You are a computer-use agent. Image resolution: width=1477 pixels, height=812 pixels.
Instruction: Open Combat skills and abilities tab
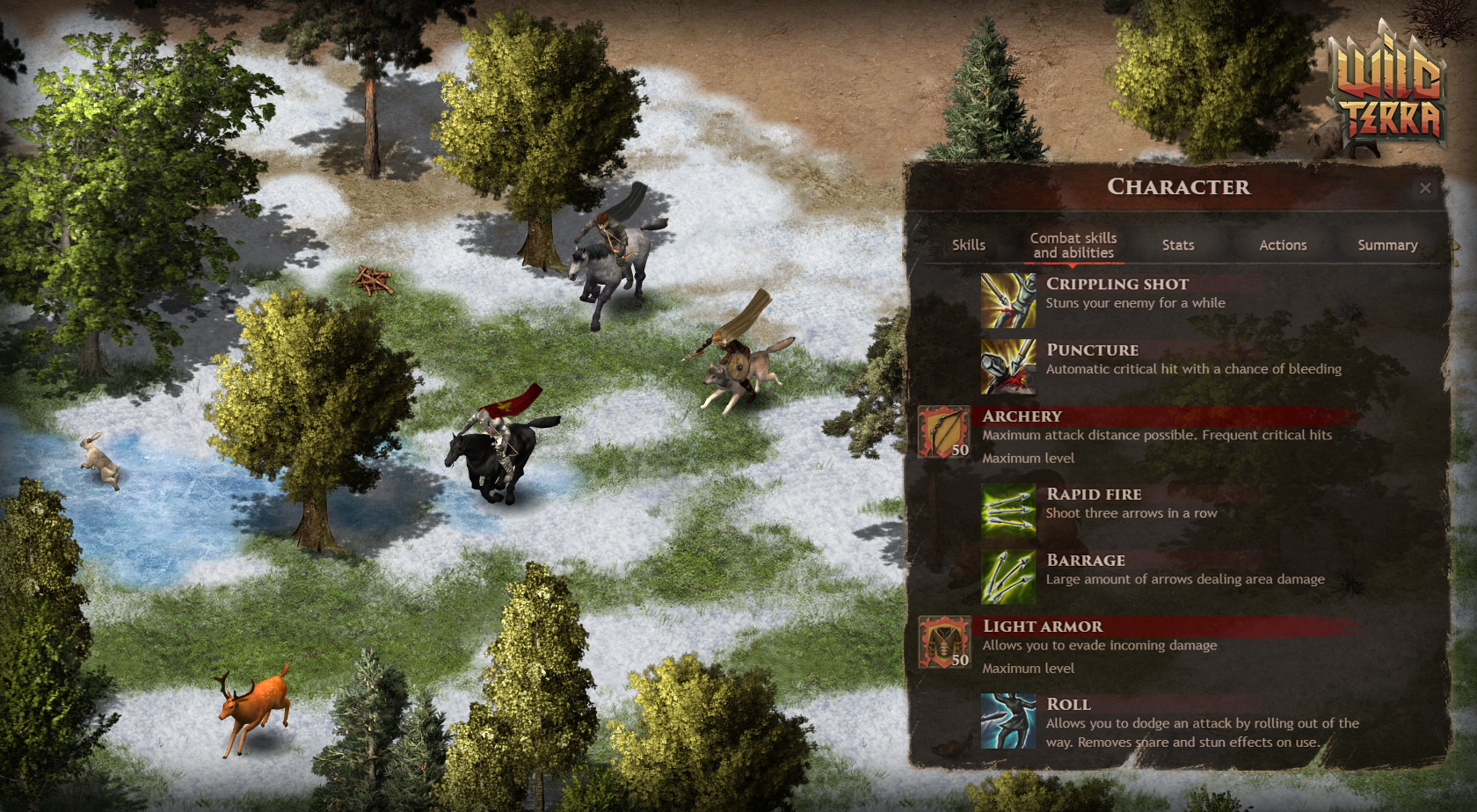[1073, 245]
